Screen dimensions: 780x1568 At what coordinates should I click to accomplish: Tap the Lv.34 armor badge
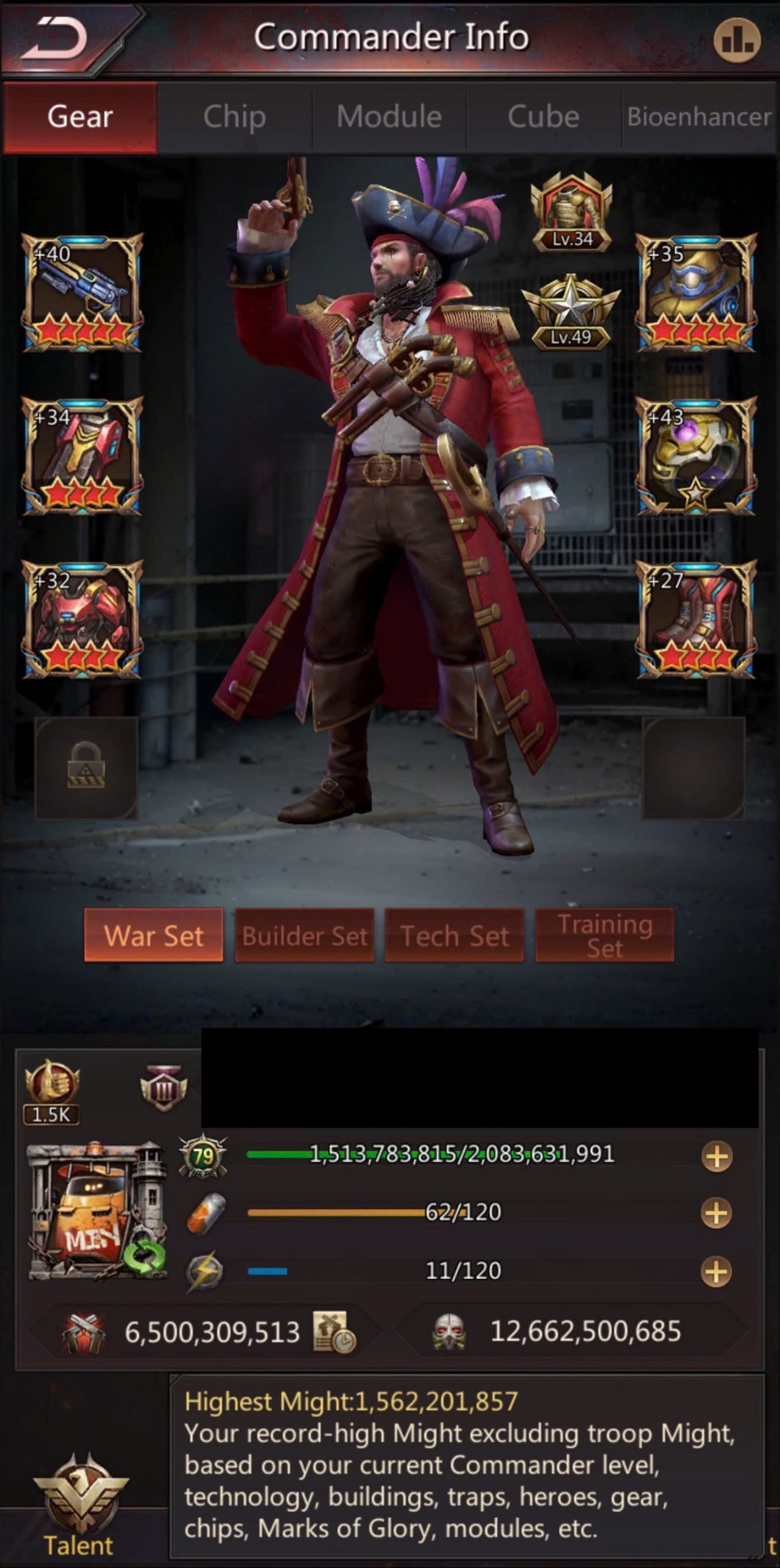pos(572,213)
